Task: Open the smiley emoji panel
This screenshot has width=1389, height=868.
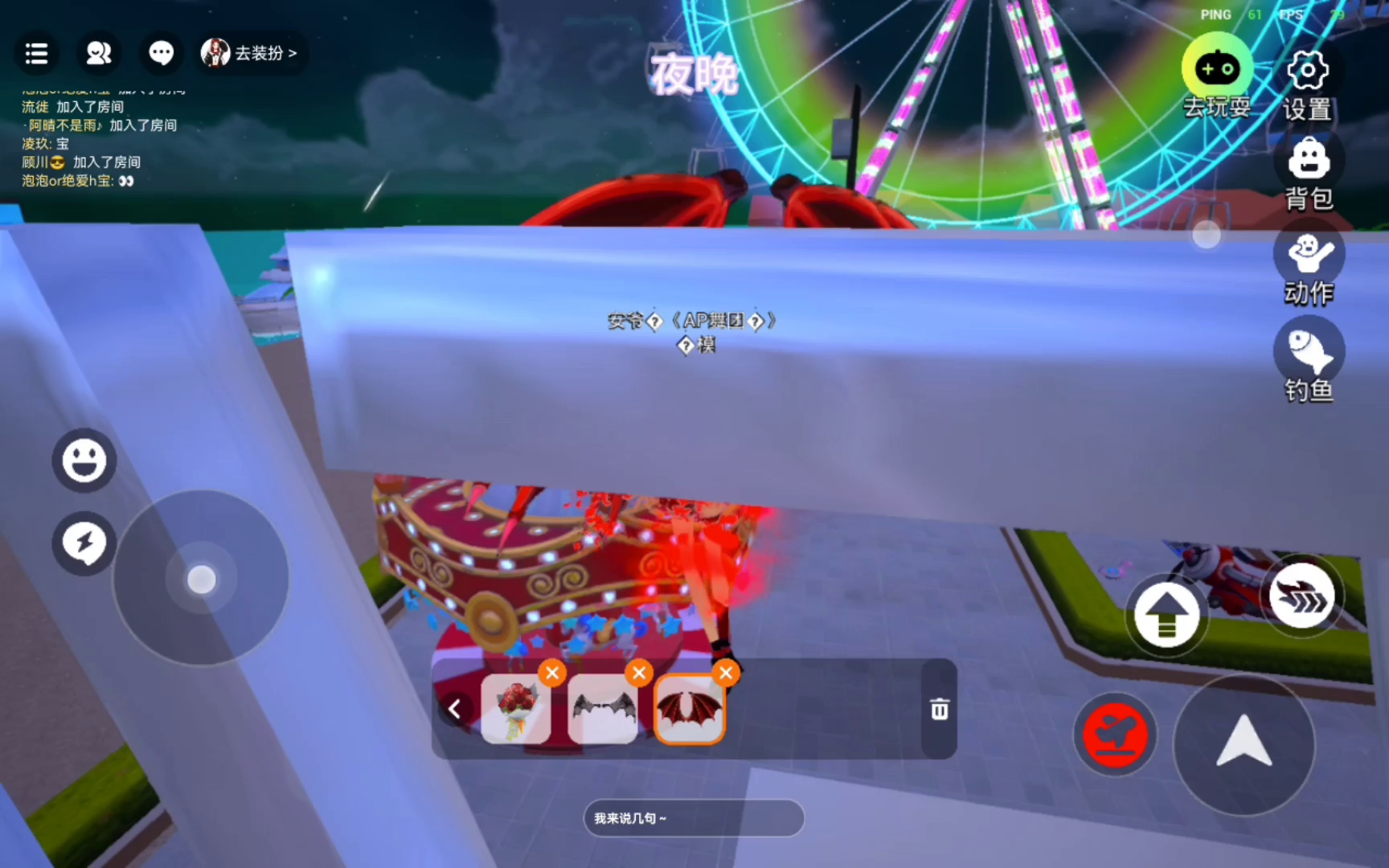Action: pyautogui.click(x=84, y=461)
